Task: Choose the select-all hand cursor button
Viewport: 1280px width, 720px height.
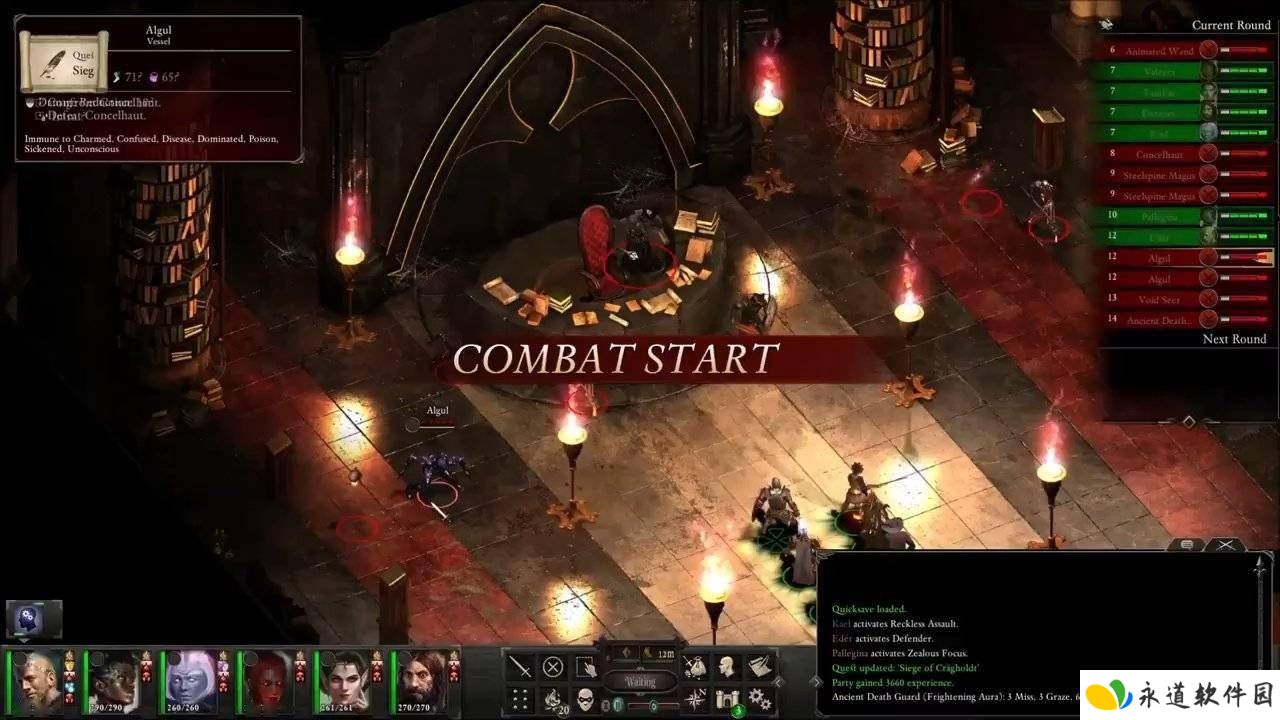Action: [586, 667]
